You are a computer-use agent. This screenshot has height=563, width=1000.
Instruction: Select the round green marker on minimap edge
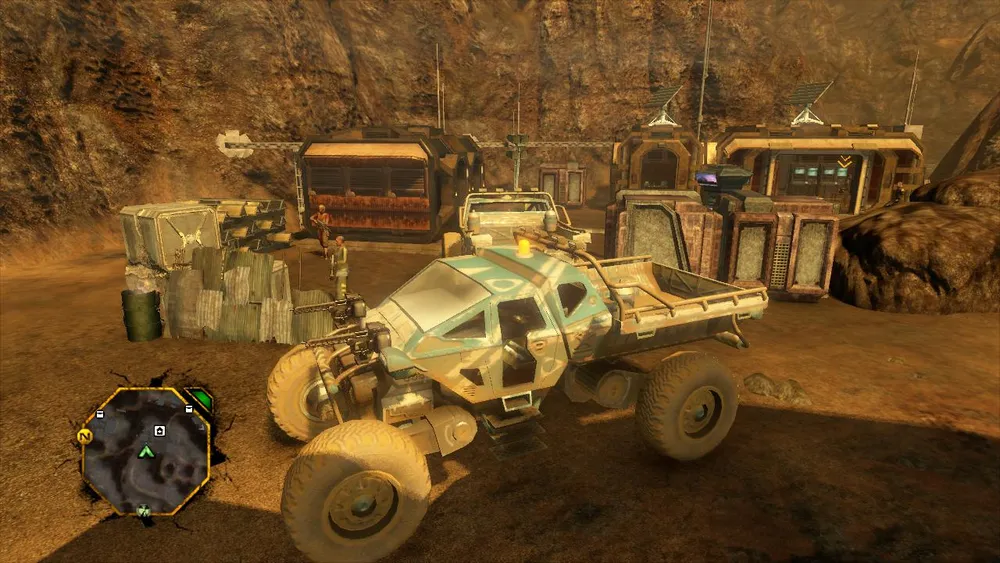144,512
